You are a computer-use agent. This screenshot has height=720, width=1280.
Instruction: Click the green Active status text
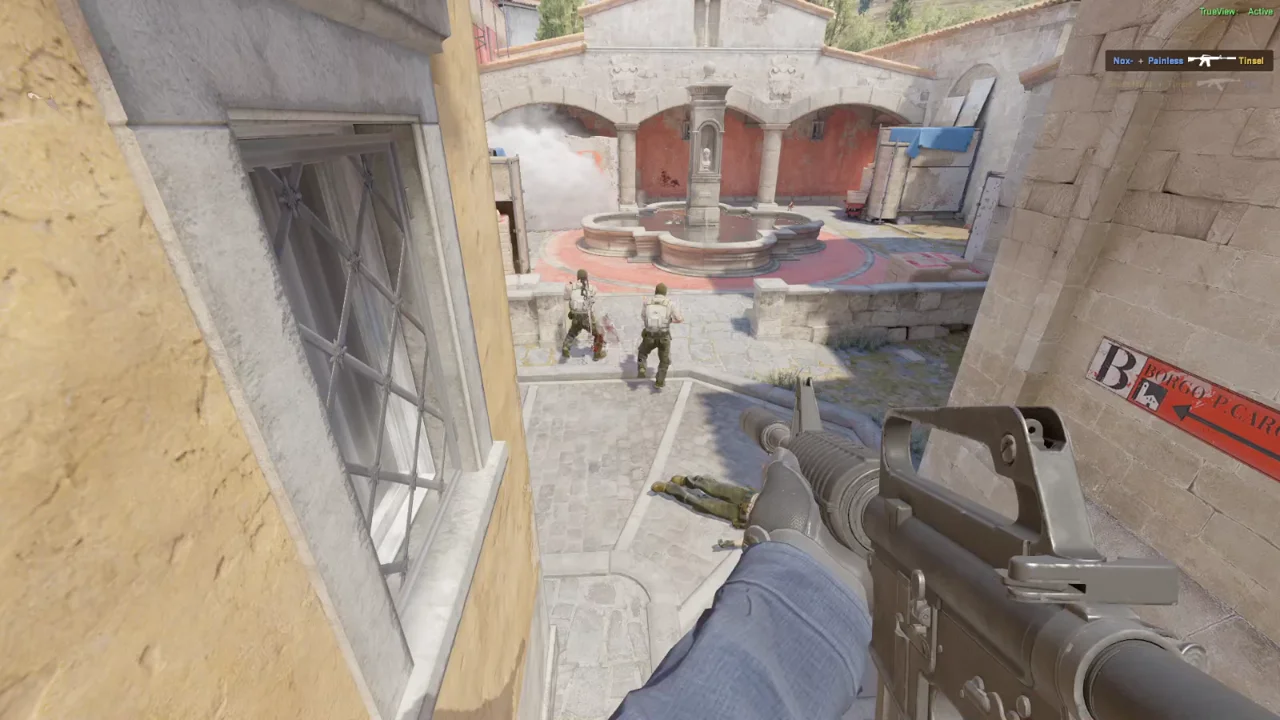click(x=1260, y=11)
